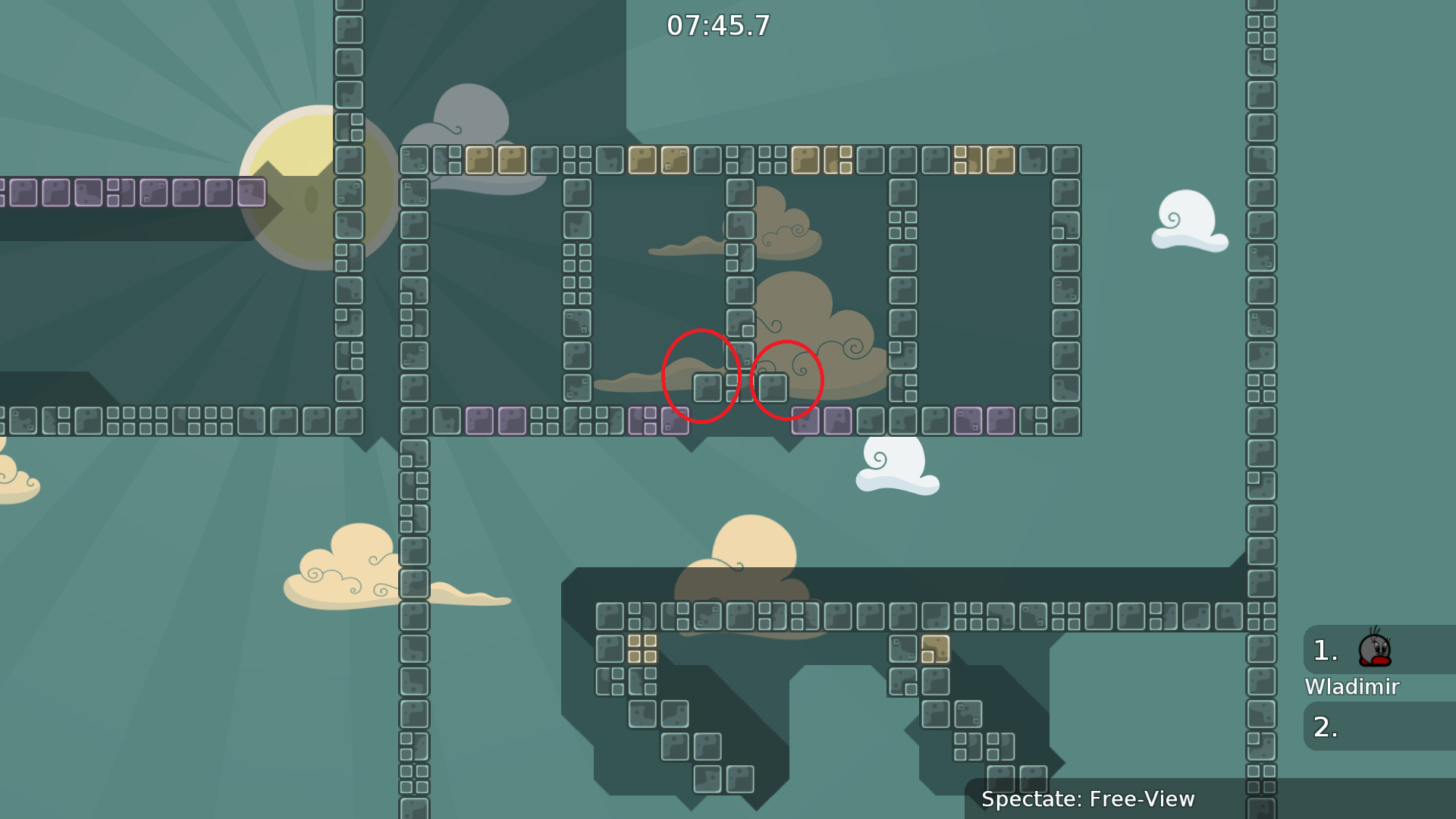
Task: Click the small white cloud below the platform
Action: coord(899,466)
